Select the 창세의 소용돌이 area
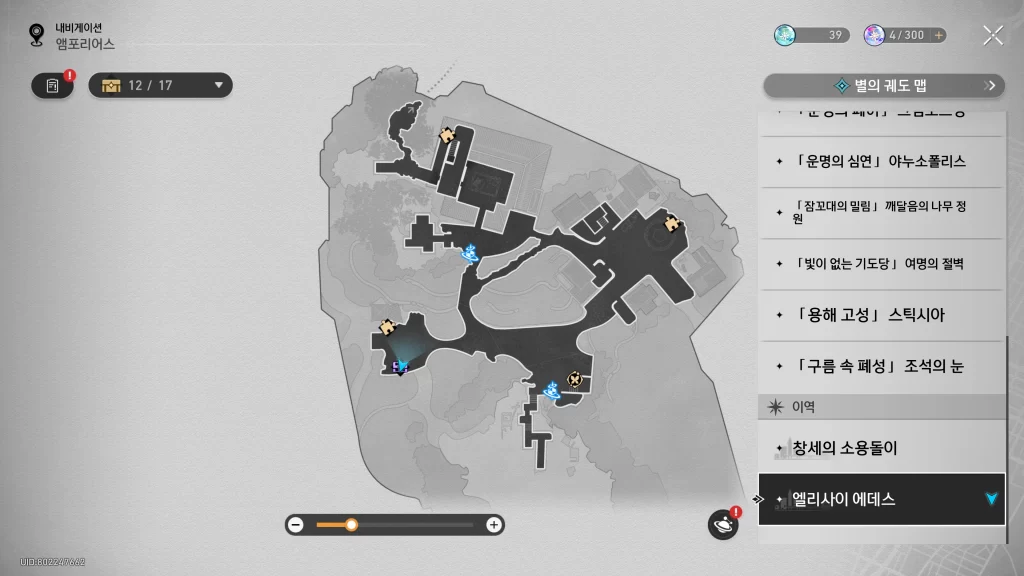Viewport: 1024px width, 576px height. click(x=880, y=448)
